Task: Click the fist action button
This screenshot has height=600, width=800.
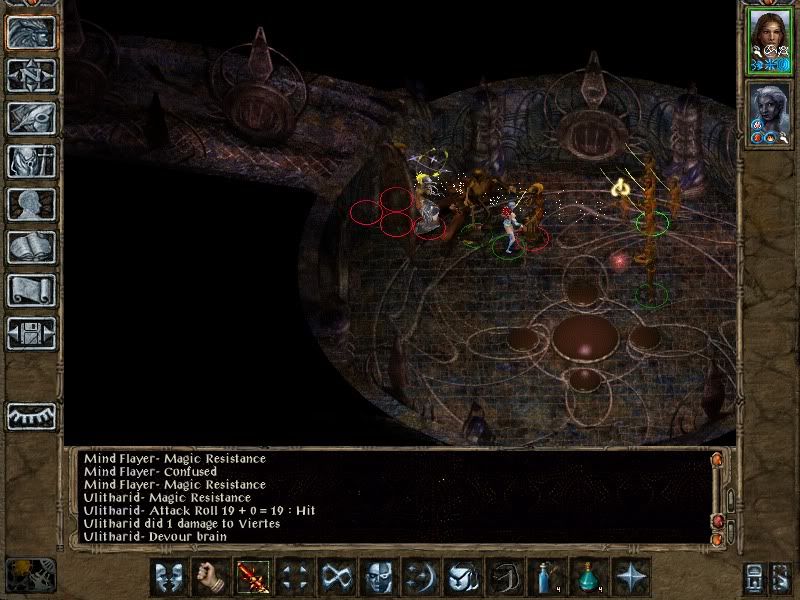Action: (211, 577)
